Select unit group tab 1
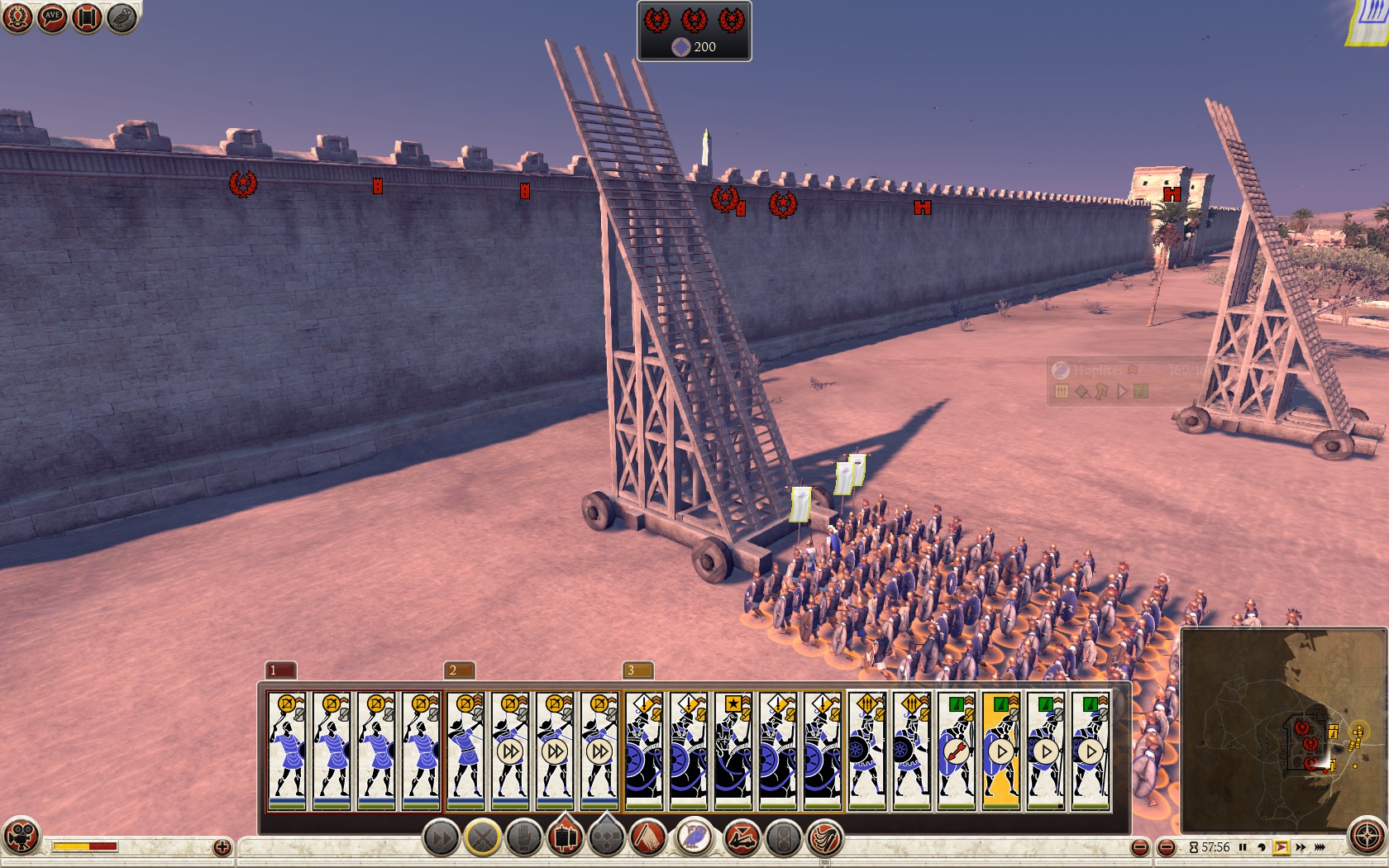The width and height of the screenshot is (1389, 868). (x=280, y=670)
